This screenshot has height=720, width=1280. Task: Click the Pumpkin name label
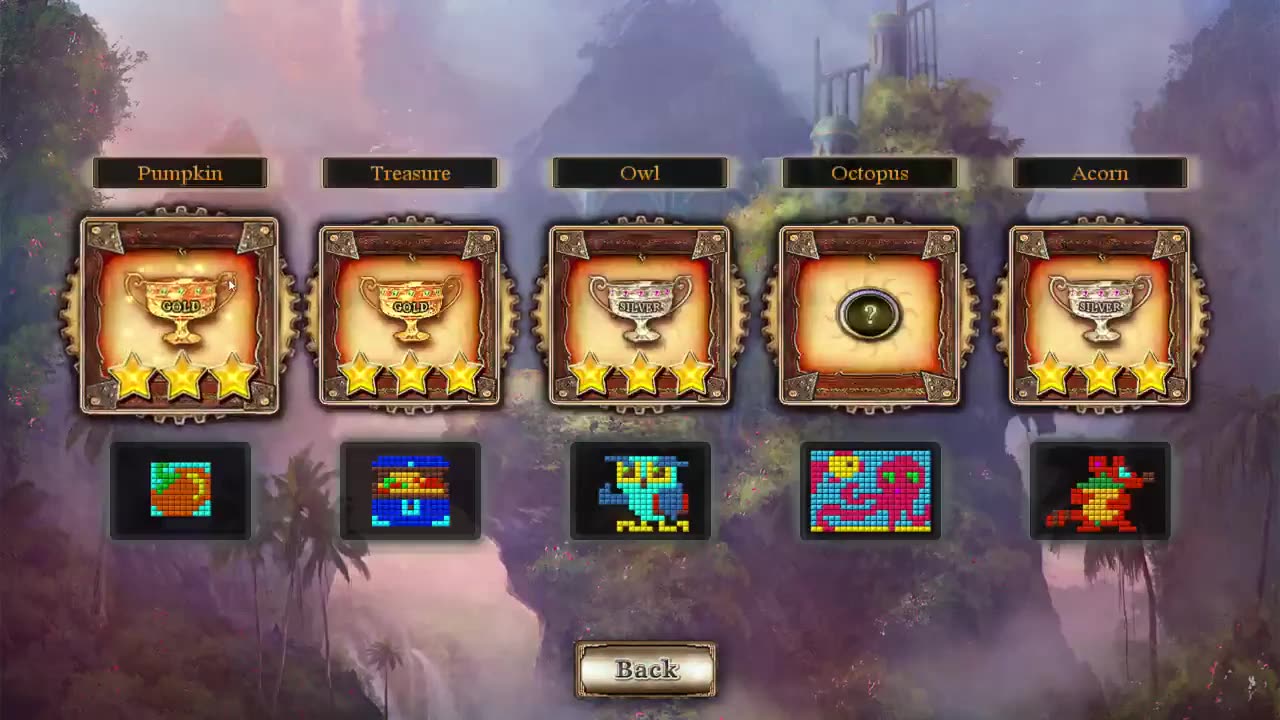click(180, 173)
